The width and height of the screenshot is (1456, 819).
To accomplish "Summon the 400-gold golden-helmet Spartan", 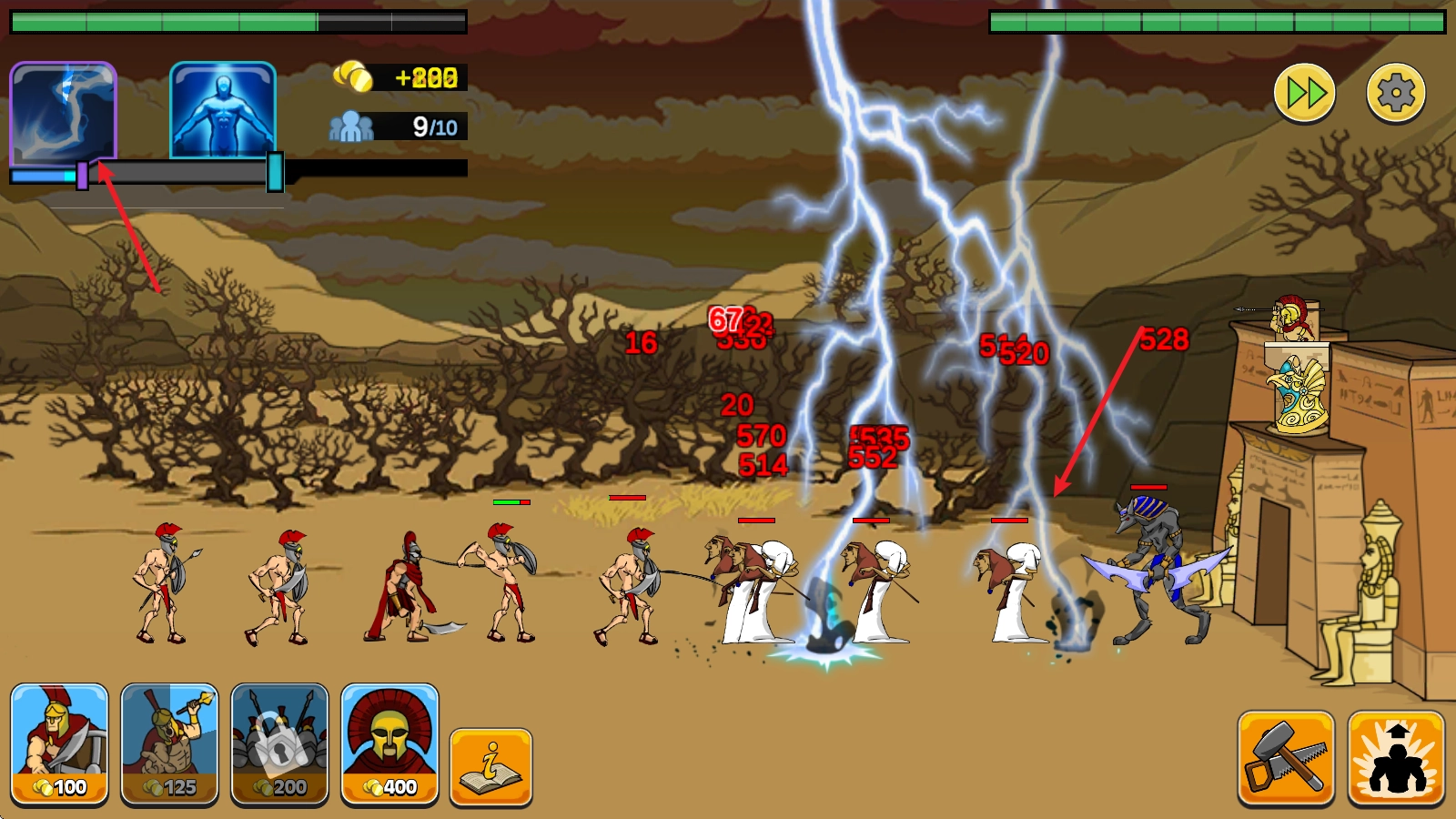I will coord(389,744).
